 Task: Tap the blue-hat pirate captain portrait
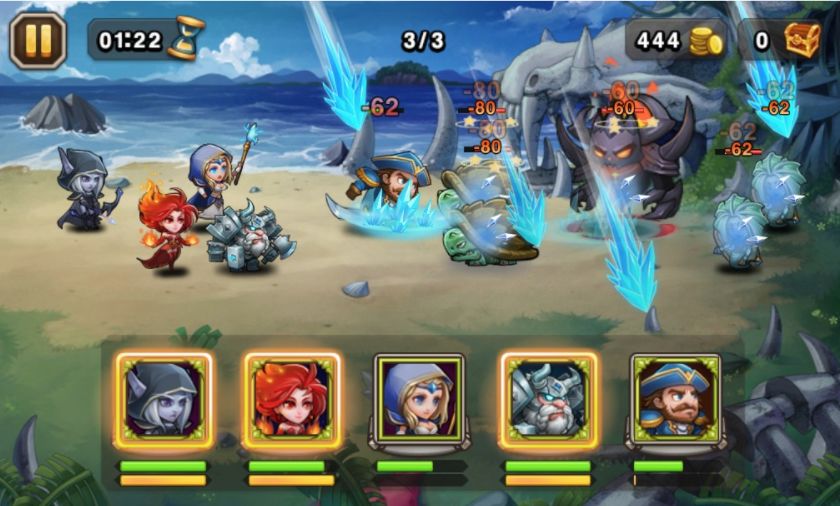[x=676, y=398]
